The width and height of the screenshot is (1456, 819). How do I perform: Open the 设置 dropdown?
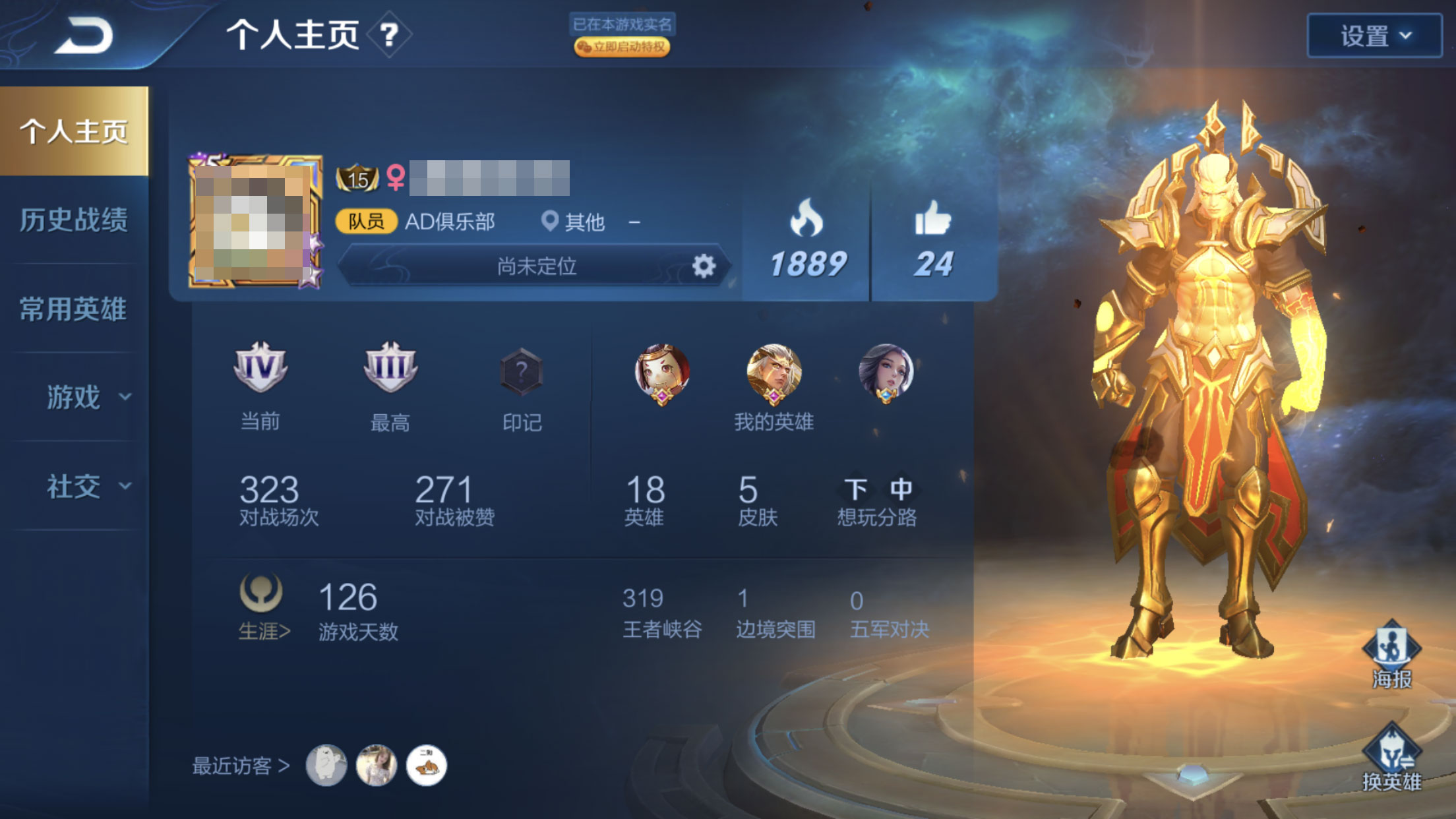point(1374,36)
